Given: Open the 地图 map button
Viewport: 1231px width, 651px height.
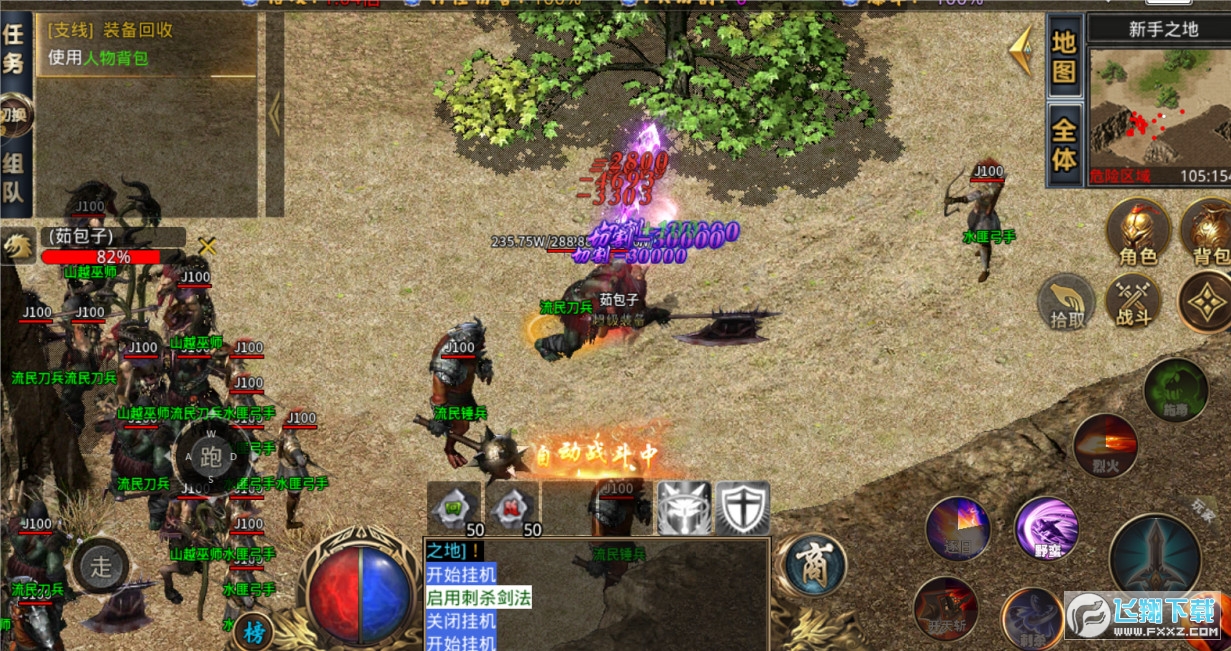Looking at the screenshot, I should coord(1064,57).
